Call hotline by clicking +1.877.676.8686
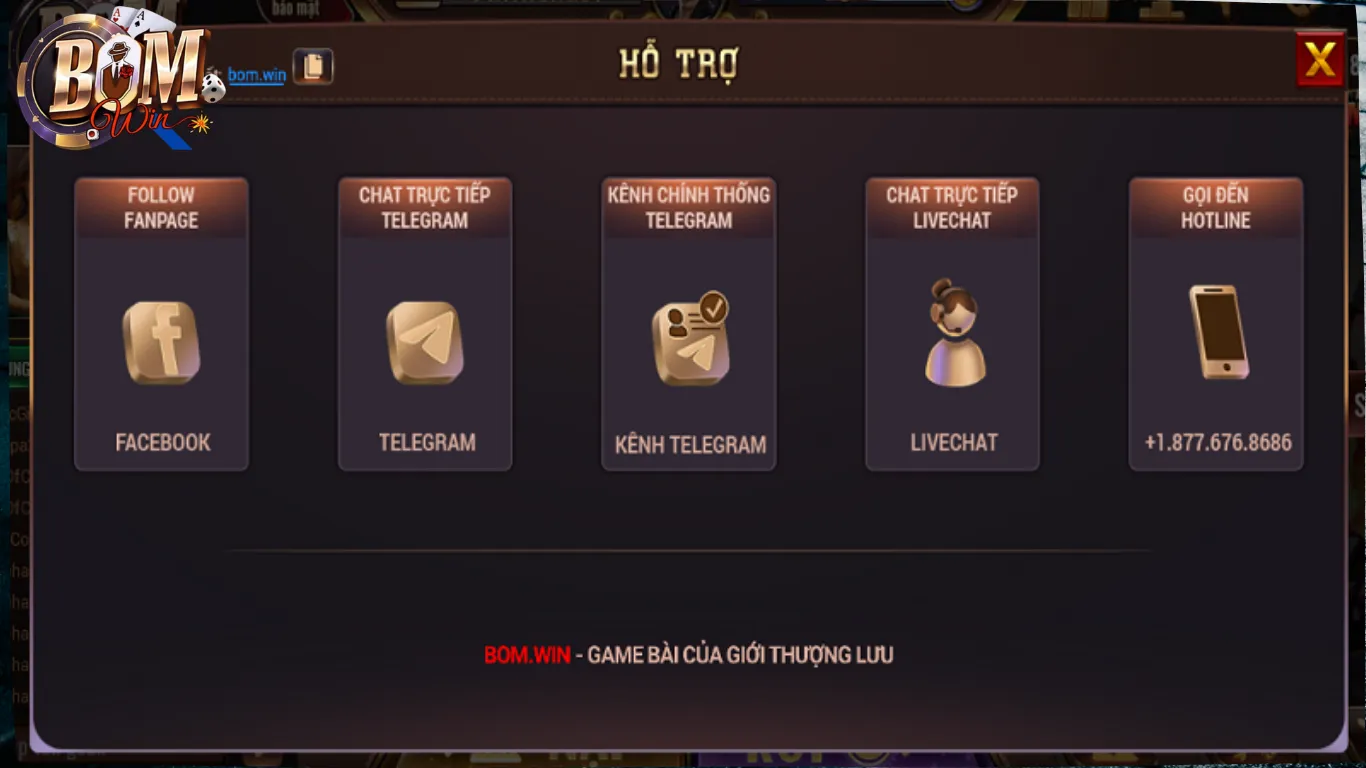The height and width of the screenshot is (768, 1366). pos(1215,442)
